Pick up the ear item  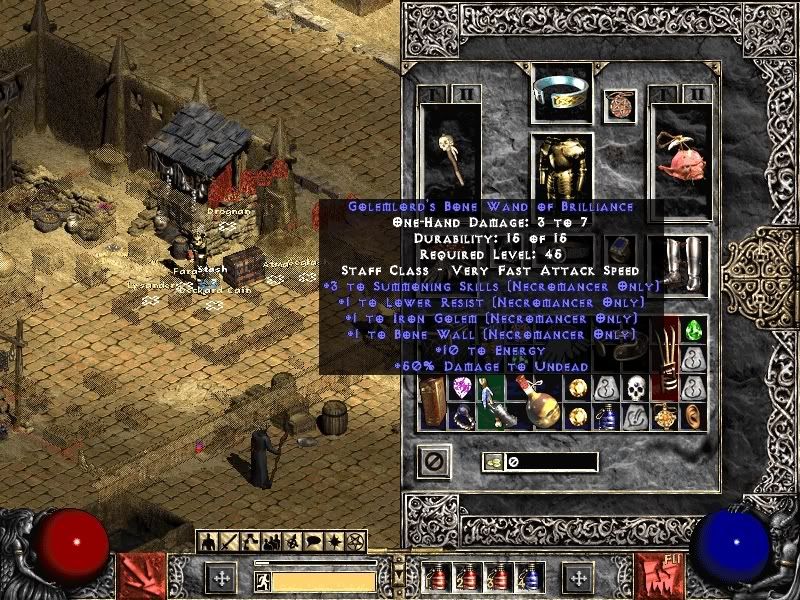(x=694, y=416)
